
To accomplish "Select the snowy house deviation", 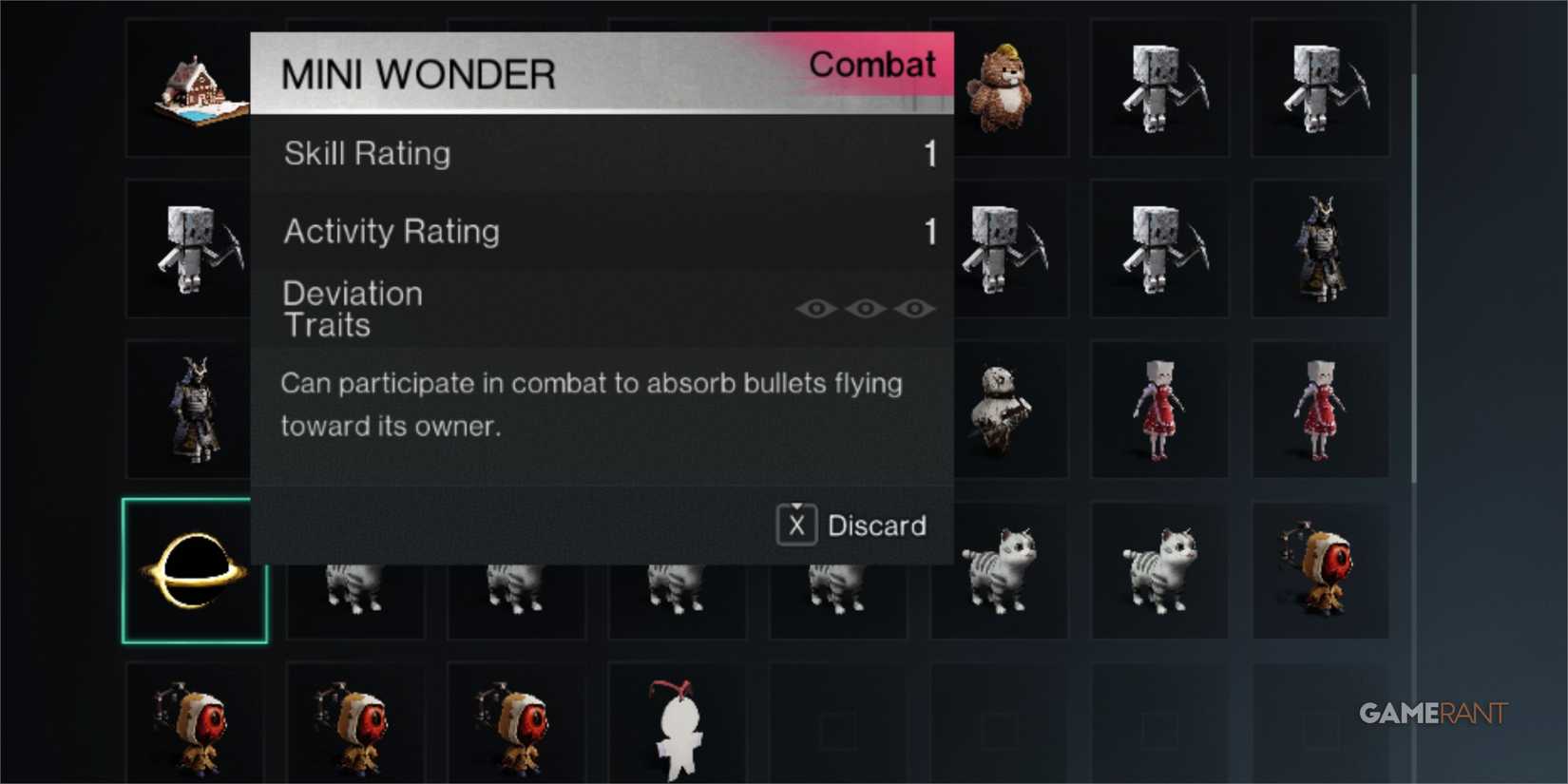I will (x=195, y=90).
